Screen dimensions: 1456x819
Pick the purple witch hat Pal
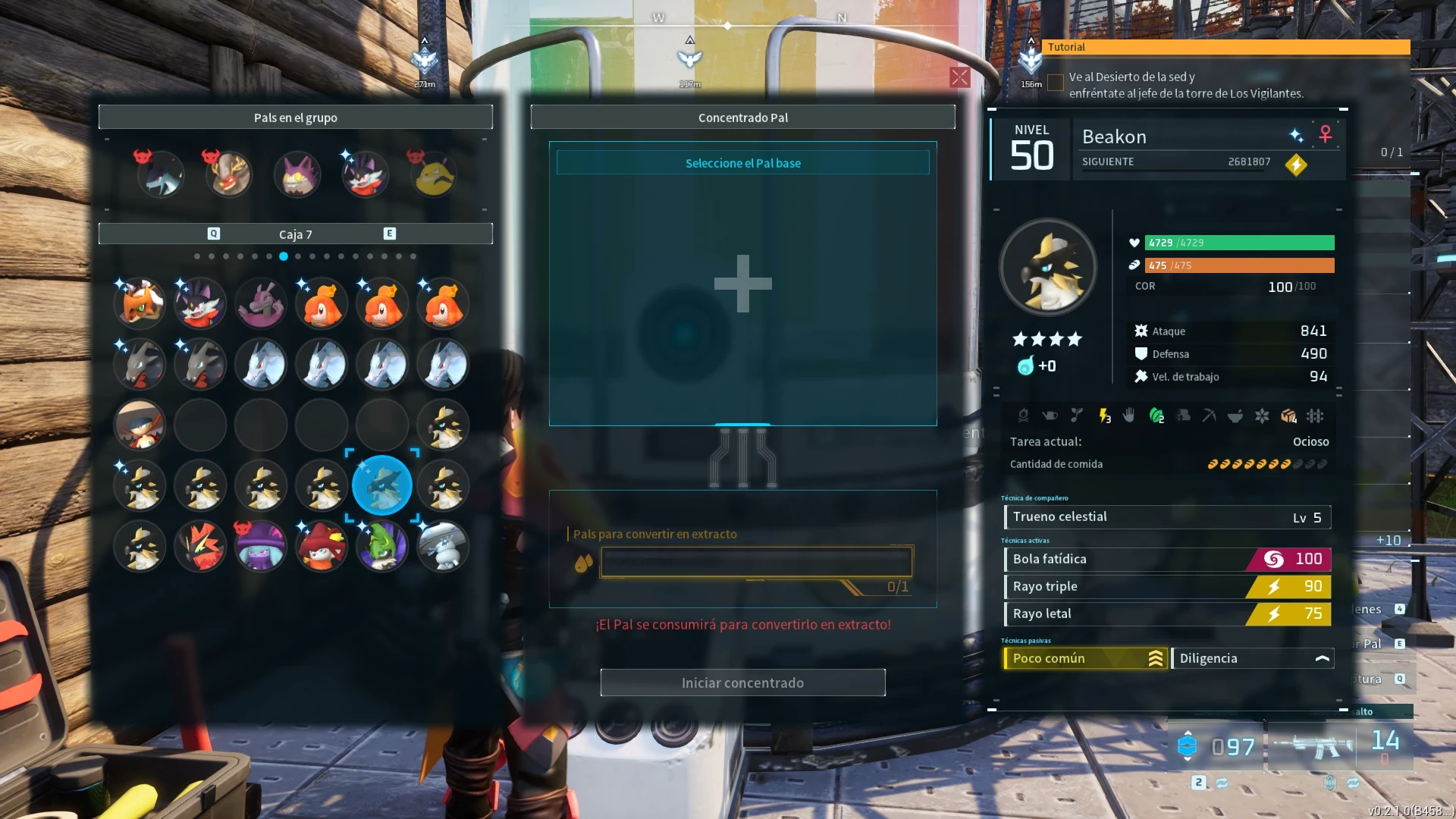tap(261, 546)
